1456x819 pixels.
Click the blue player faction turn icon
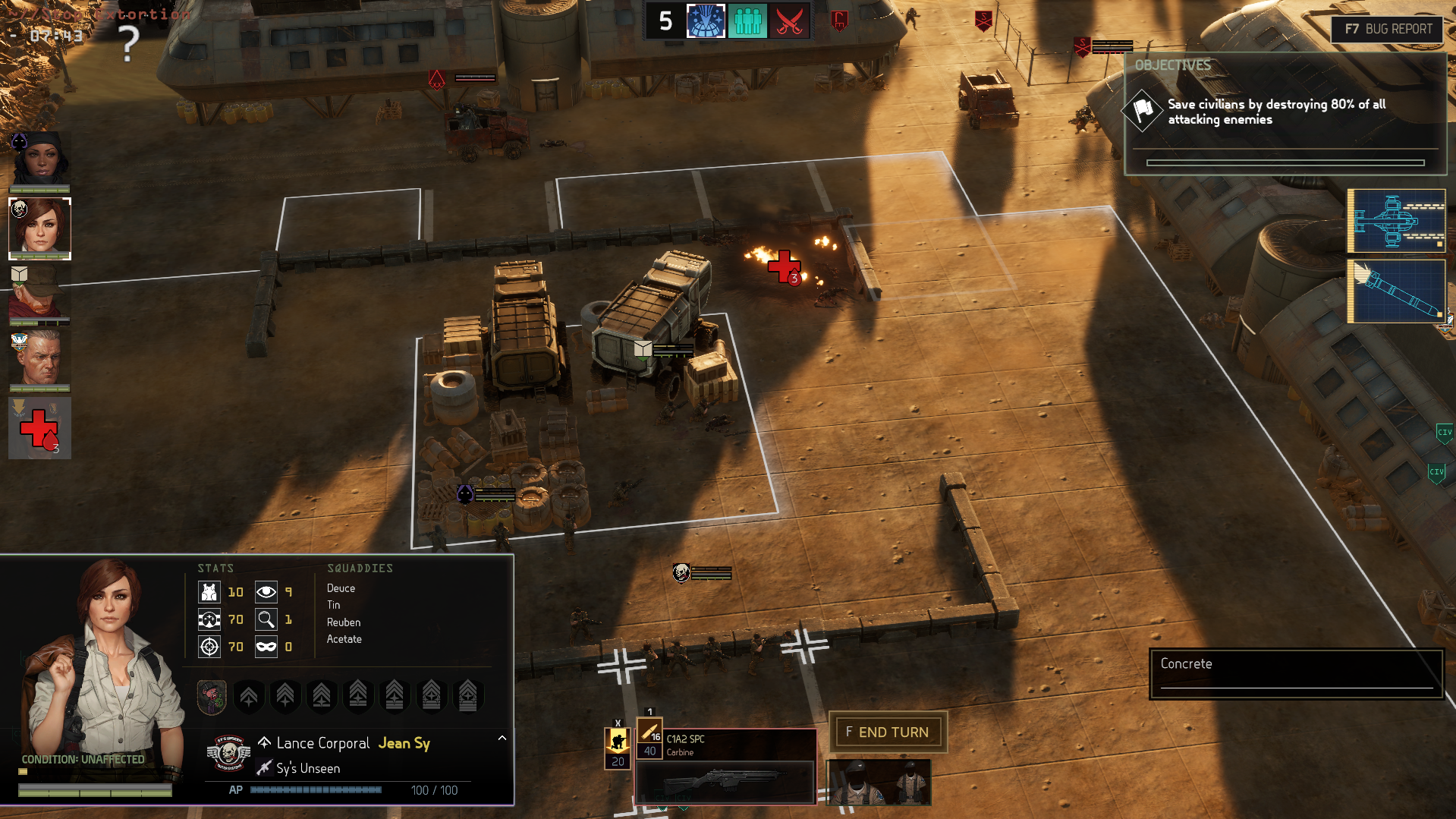tap(706, 20)
